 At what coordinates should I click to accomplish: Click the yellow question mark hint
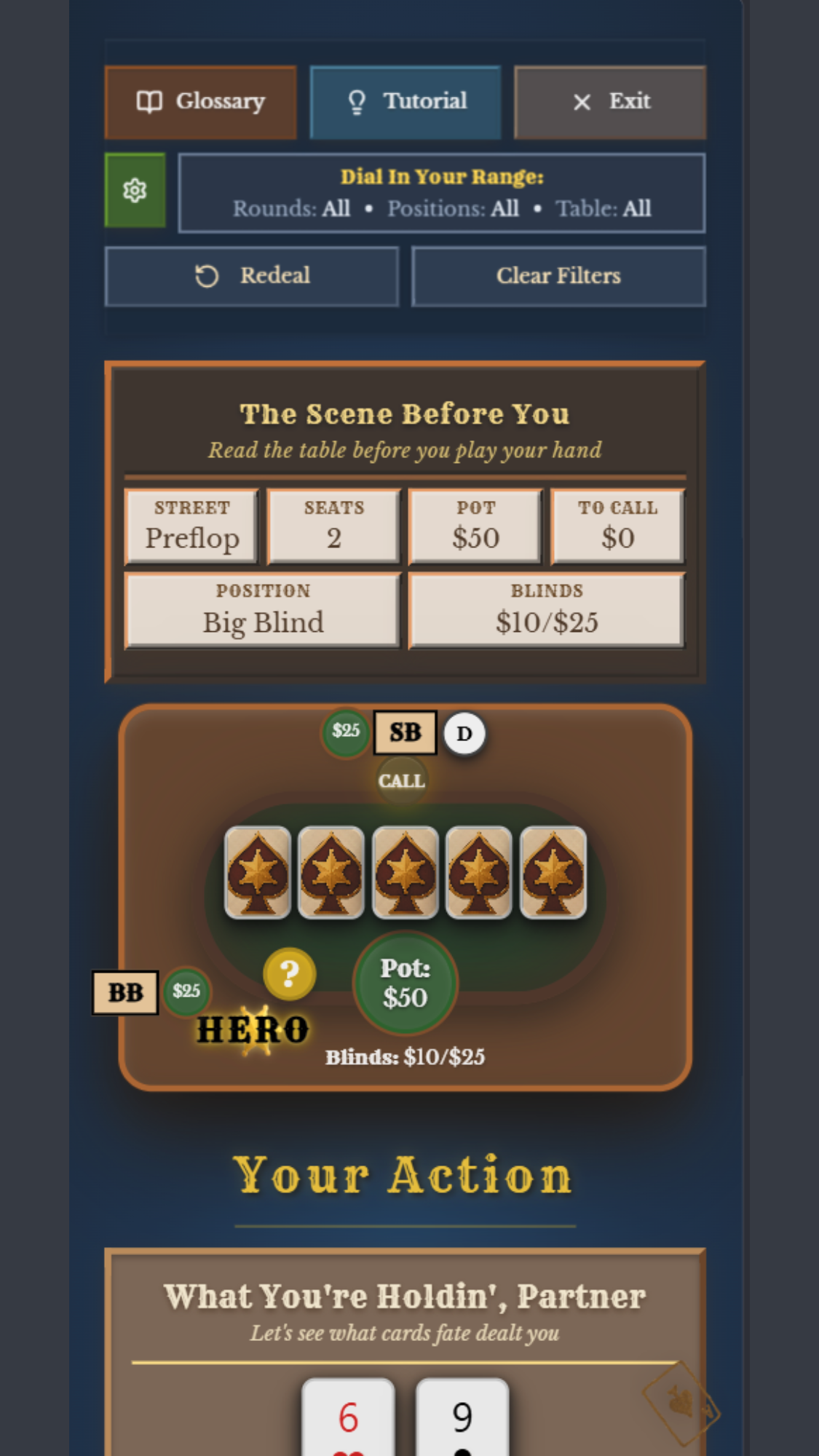pyautogui.click(x=289, y=973)
